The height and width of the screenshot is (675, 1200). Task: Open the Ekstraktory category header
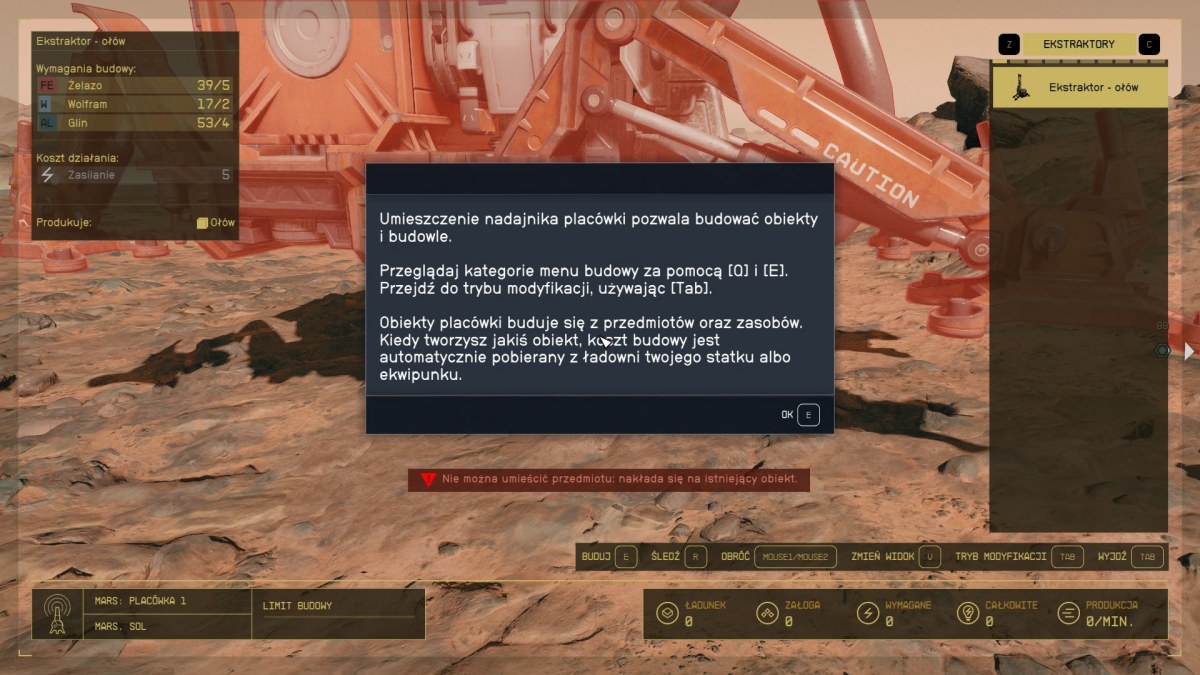[1078, 44]
